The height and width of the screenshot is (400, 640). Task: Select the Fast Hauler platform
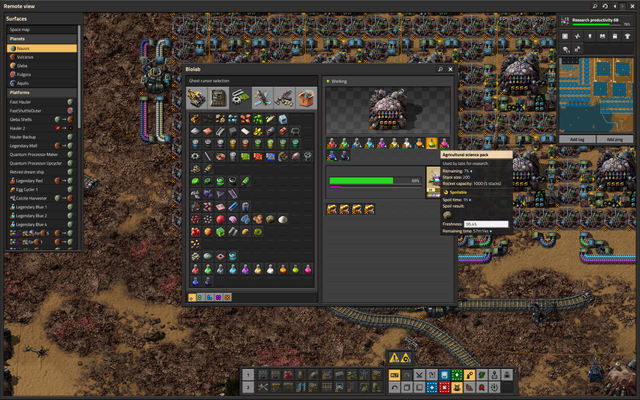pos(40,101)
